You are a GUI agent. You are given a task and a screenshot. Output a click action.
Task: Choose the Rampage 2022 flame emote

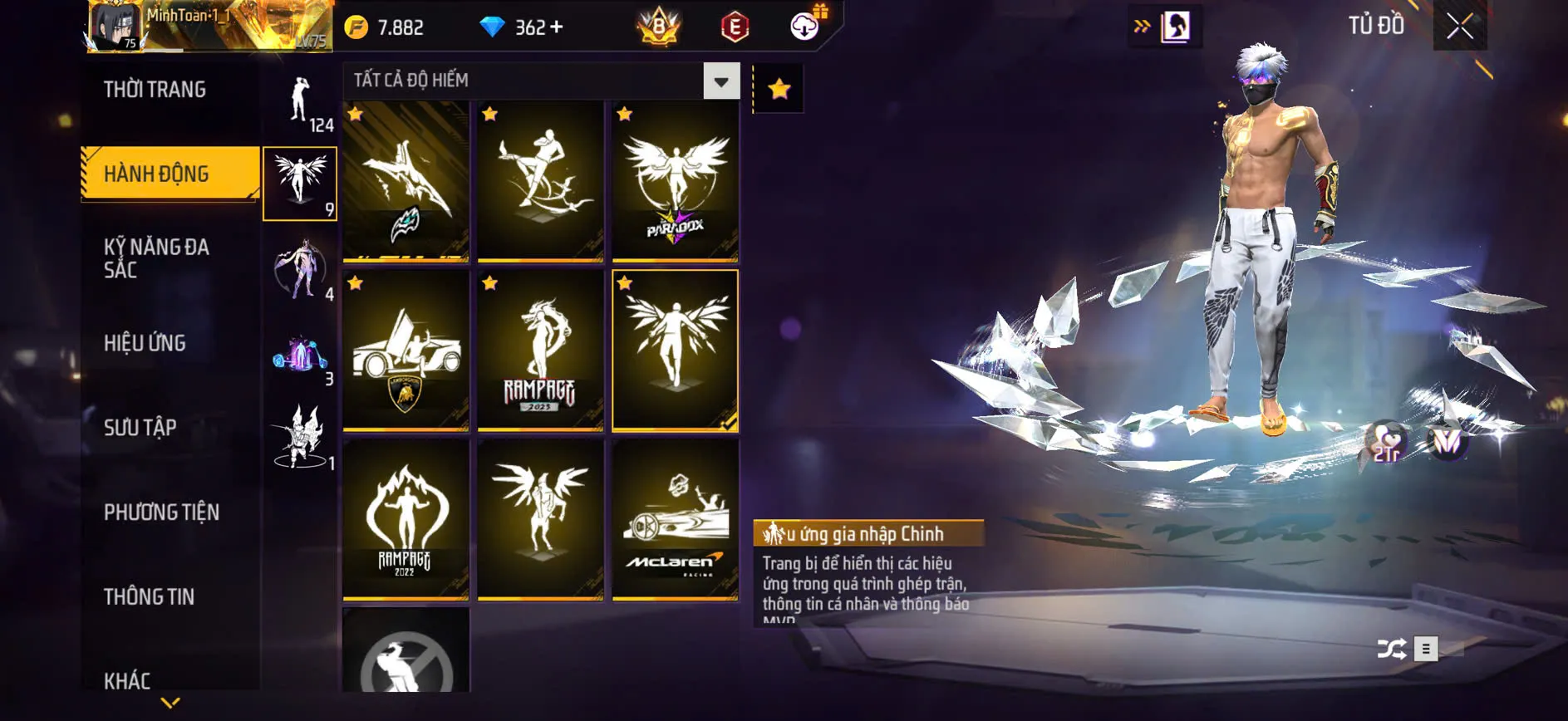[406, 519]
